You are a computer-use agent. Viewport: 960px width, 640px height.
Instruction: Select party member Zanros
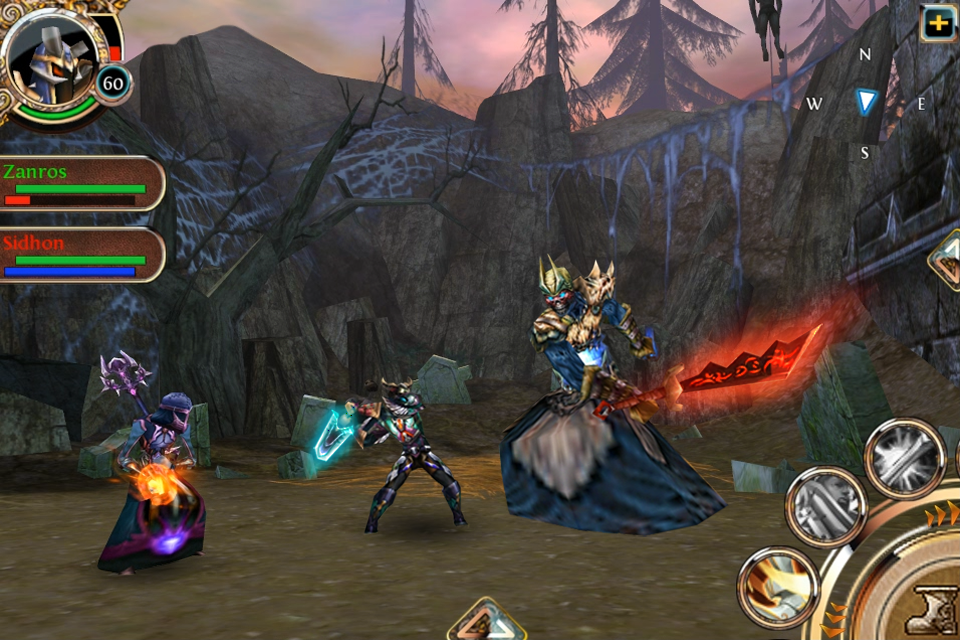(80, 183)
